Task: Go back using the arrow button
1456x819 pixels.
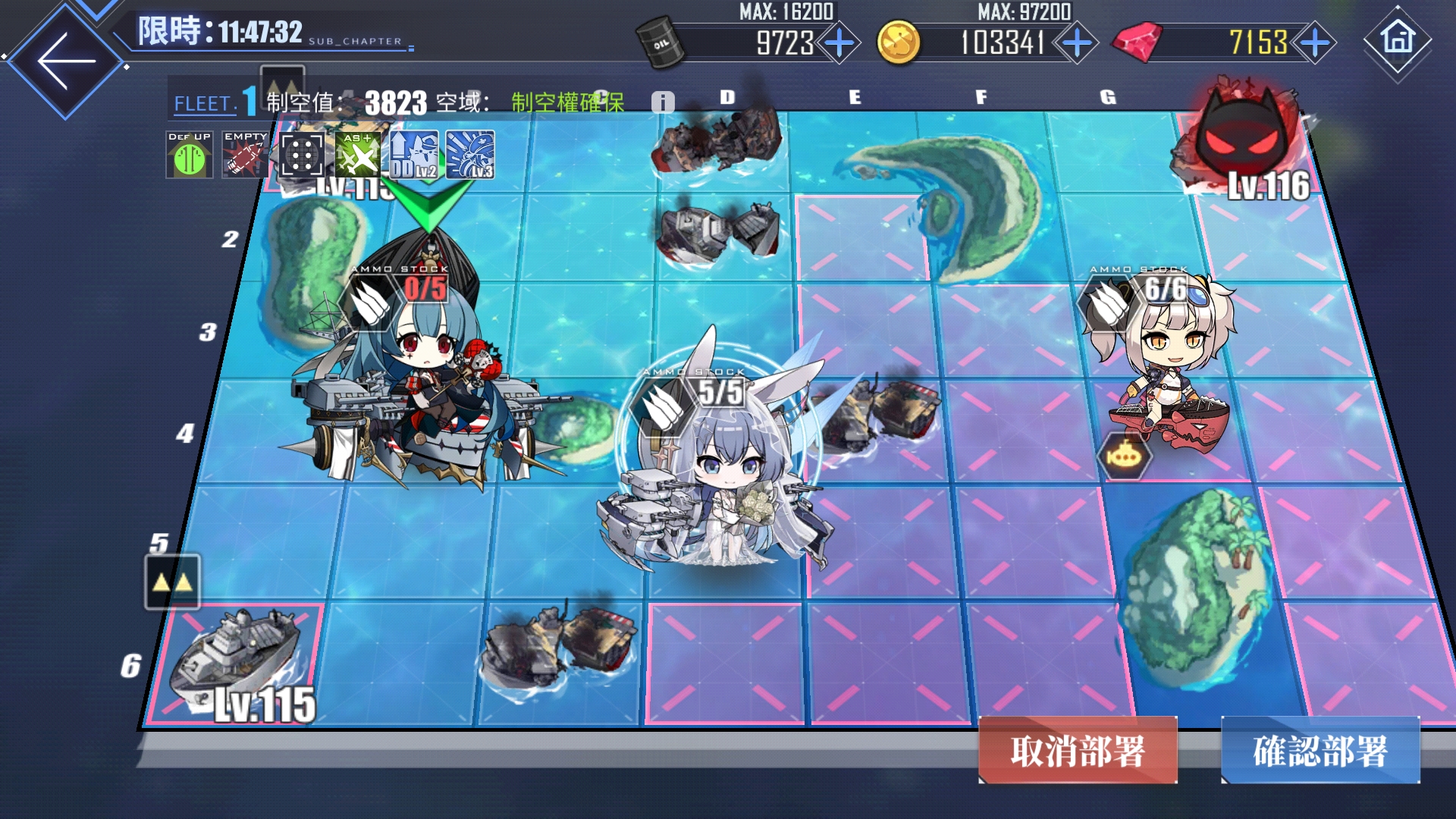Action: (65, 61)
